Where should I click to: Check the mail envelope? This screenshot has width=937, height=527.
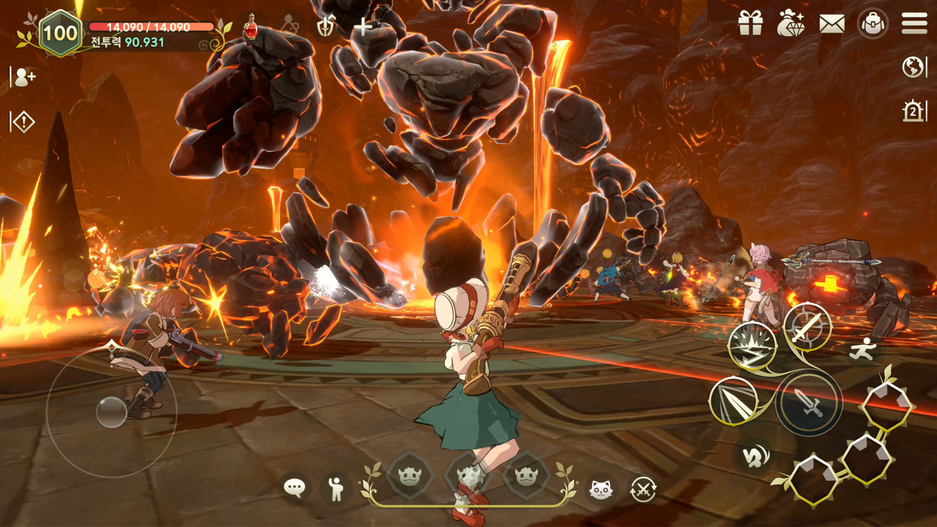click(832, 24)
